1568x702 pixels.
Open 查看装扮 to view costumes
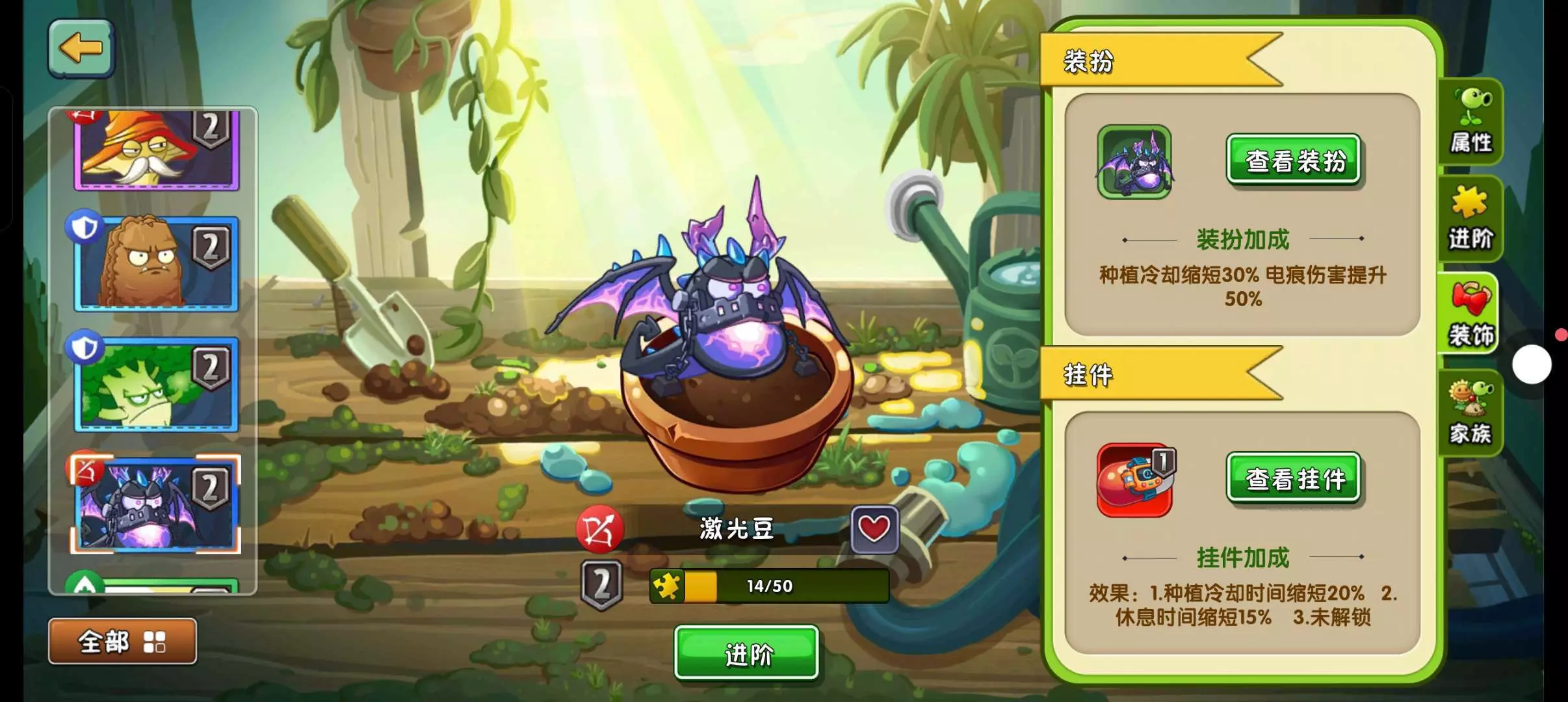click(1293, 160)
